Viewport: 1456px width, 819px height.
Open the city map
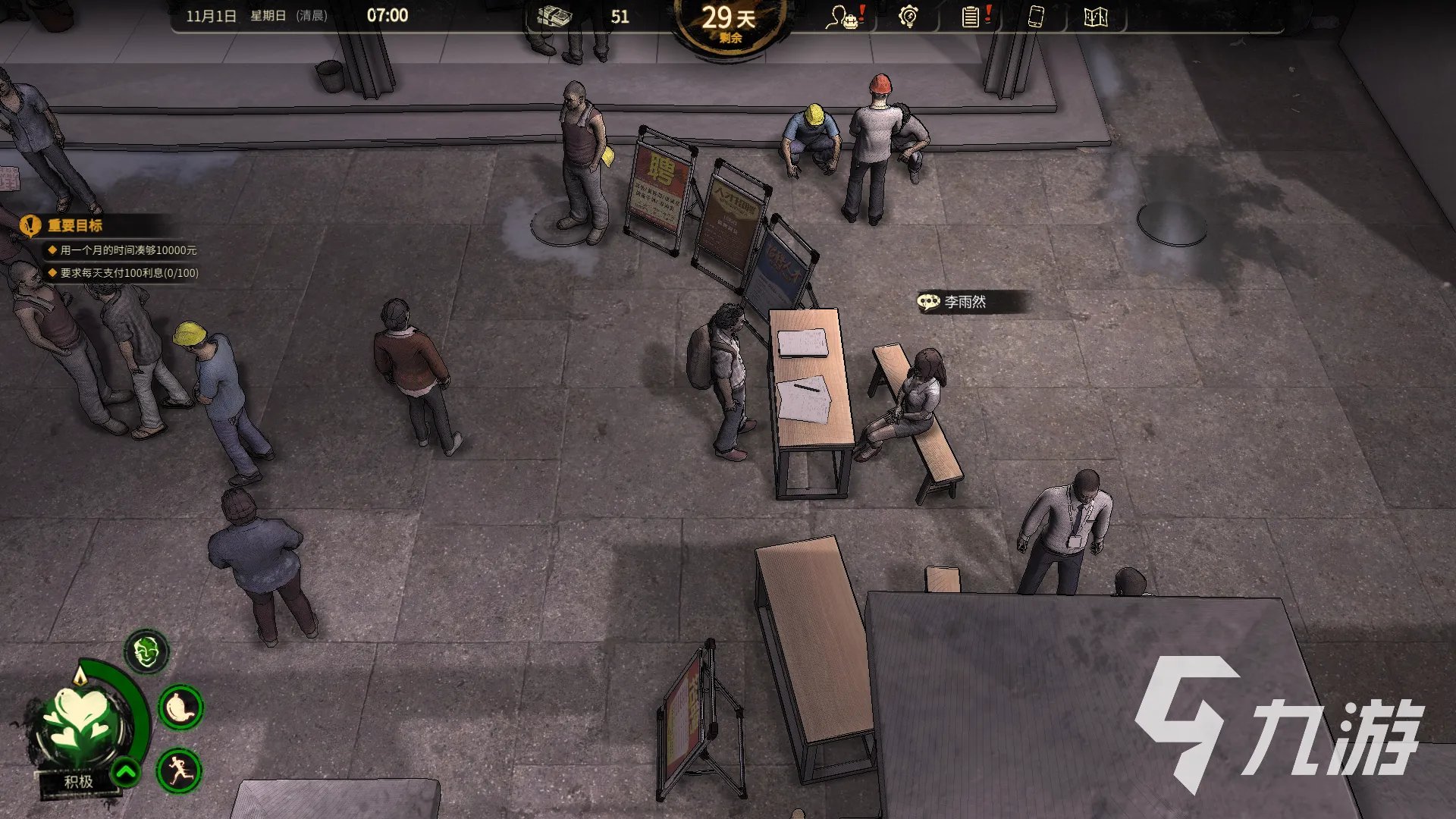[x=1096, y=17]
